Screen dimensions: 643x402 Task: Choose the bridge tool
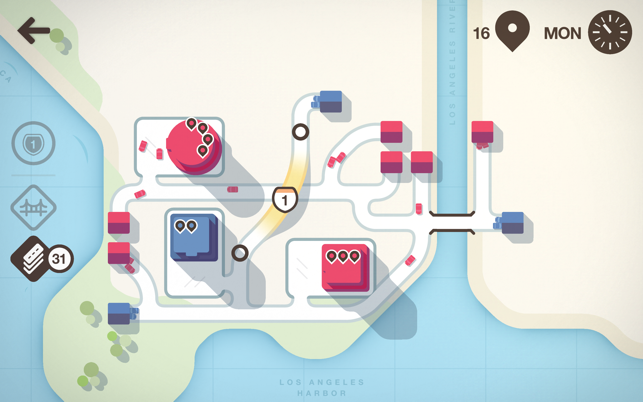pyautogui.click(x=33, y=207)
